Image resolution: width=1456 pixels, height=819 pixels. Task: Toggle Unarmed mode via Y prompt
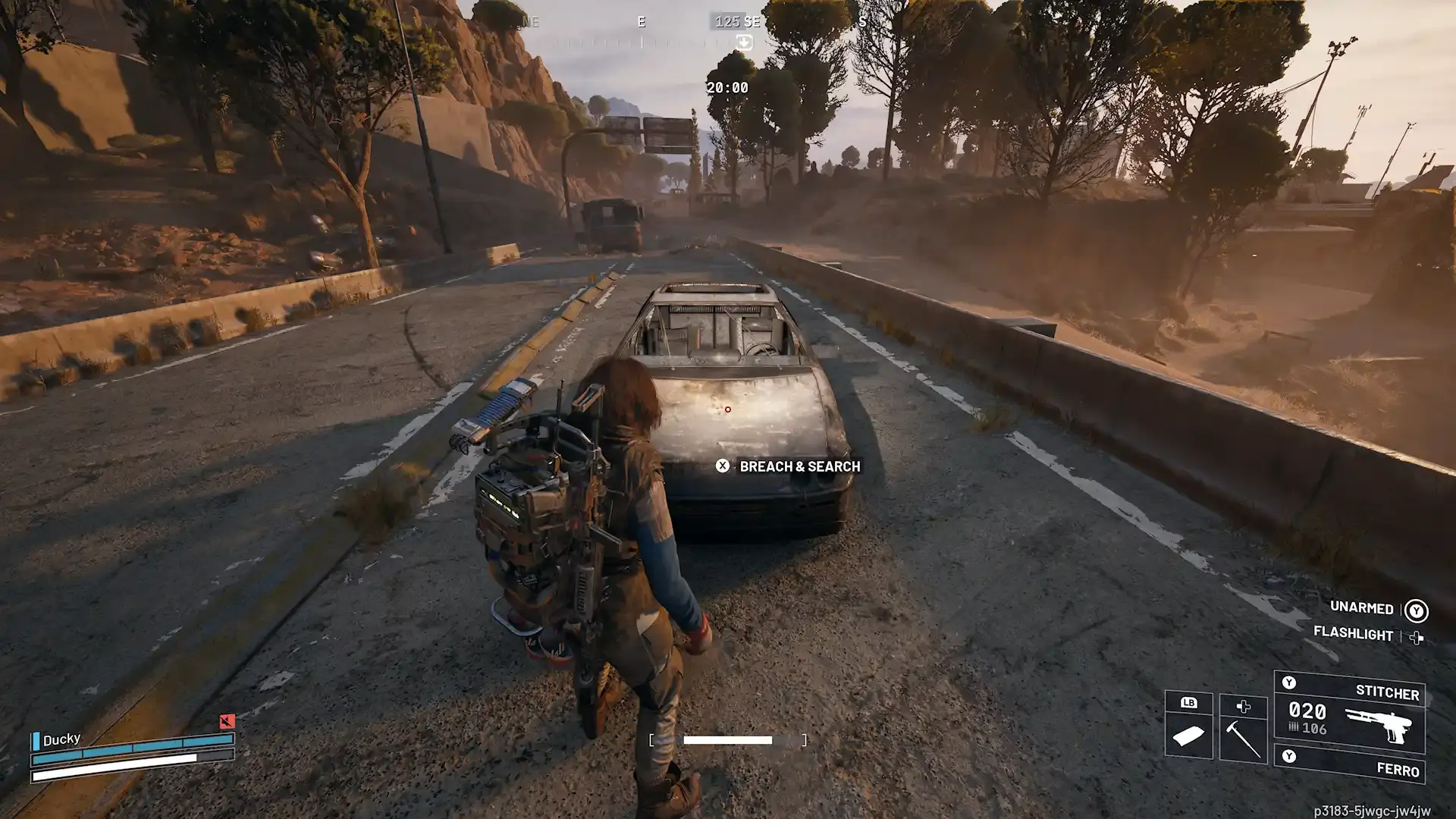pos(1415,609)
